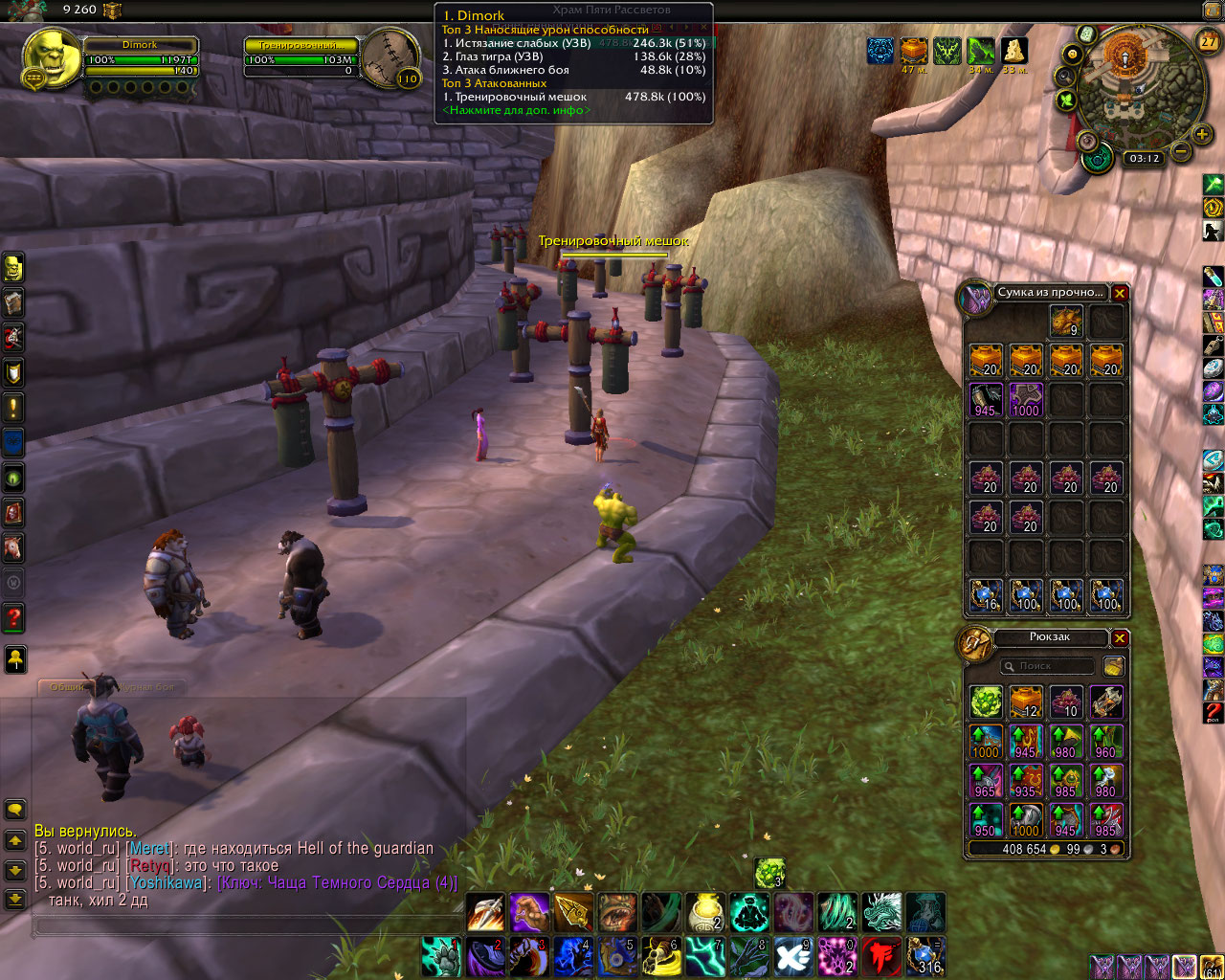Select the item-level 945 gloves in the top bag
The width and height of the screenshot is (1225, 980).
[986, 400]
